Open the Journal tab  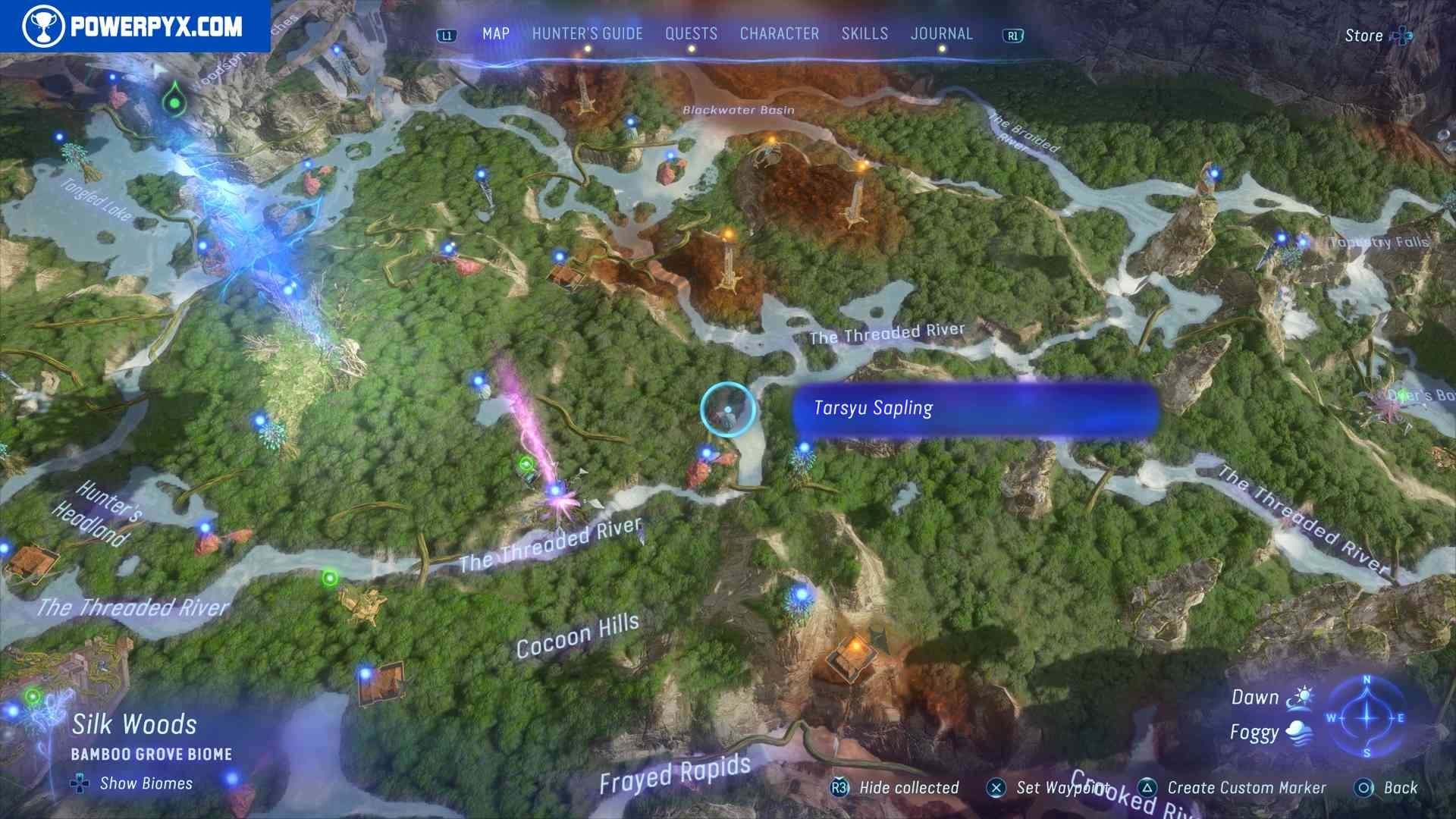(x=941, y=34)
